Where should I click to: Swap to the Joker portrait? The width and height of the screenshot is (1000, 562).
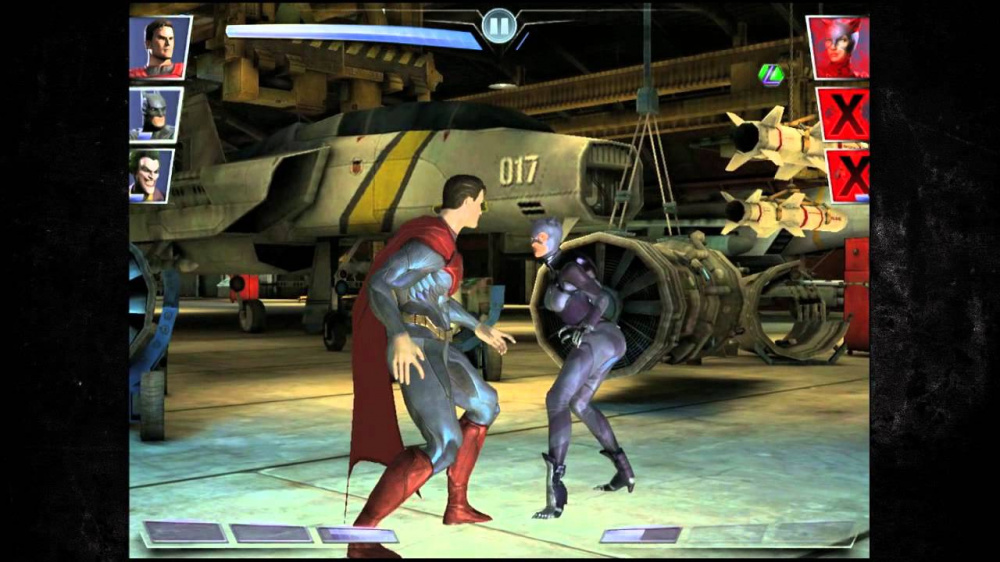(151, 175)
